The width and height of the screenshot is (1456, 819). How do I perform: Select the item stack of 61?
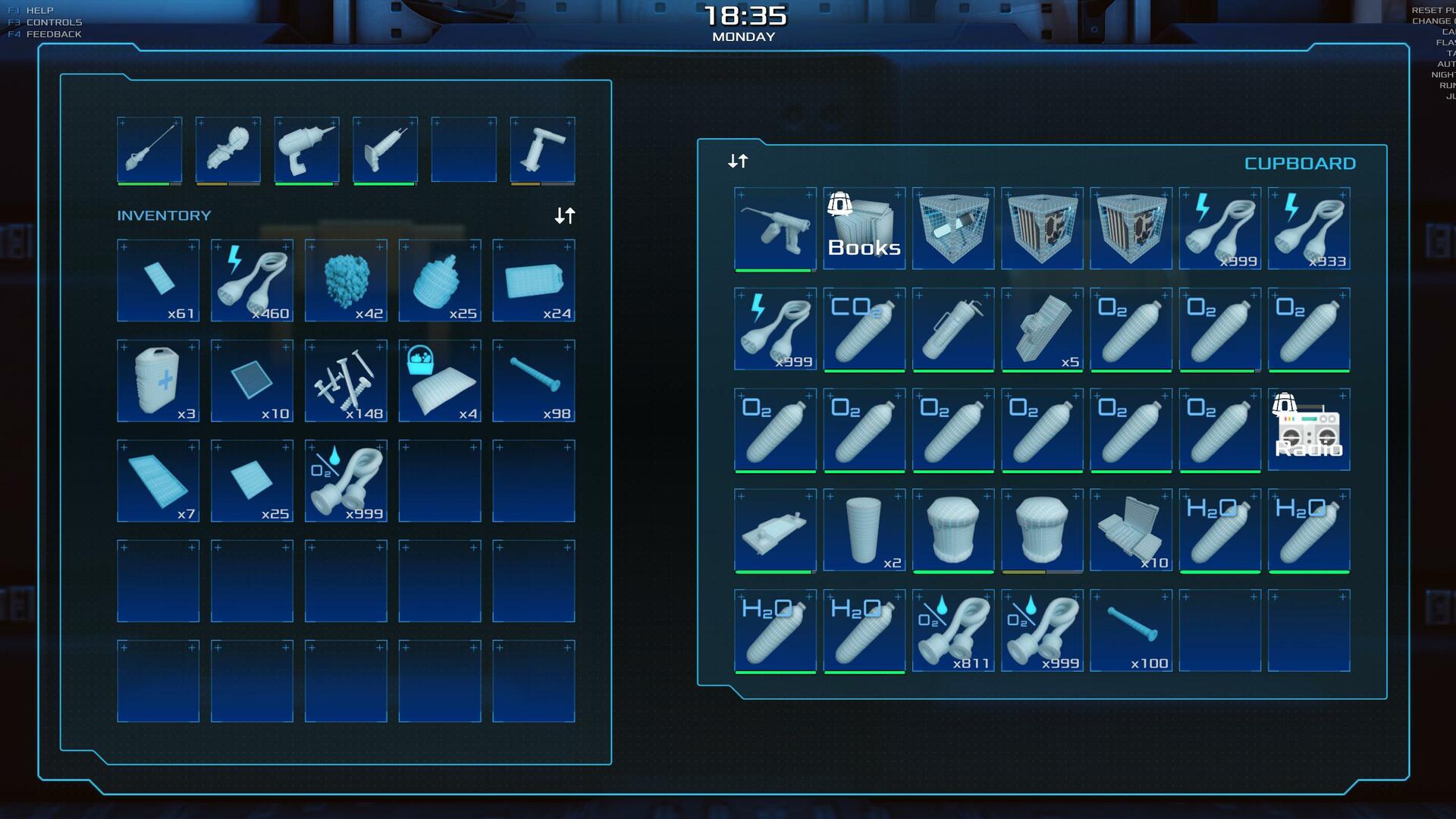pyautogui.click(x=158, y=281)
